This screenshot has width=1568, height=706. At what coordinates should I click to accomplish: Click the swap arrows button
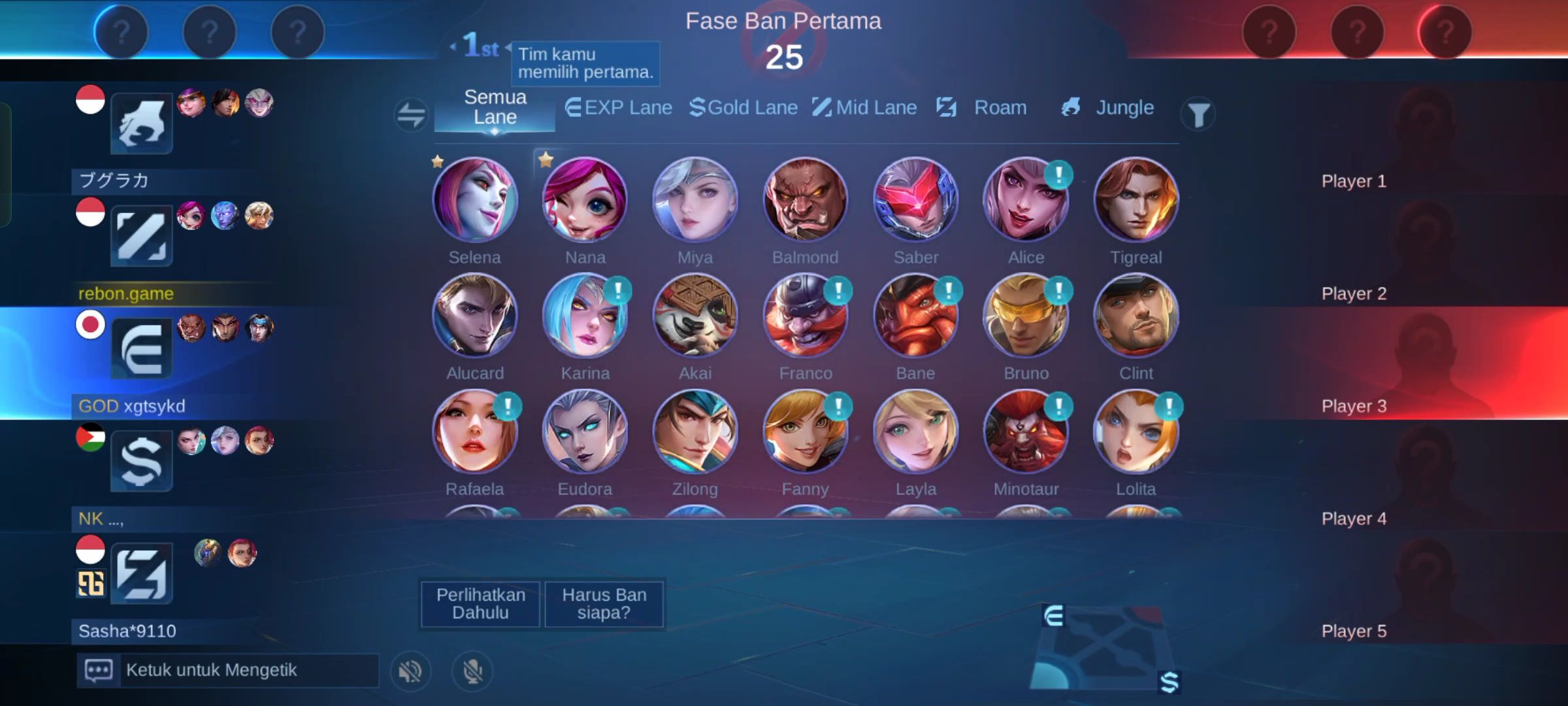click(x=411, y=114)
